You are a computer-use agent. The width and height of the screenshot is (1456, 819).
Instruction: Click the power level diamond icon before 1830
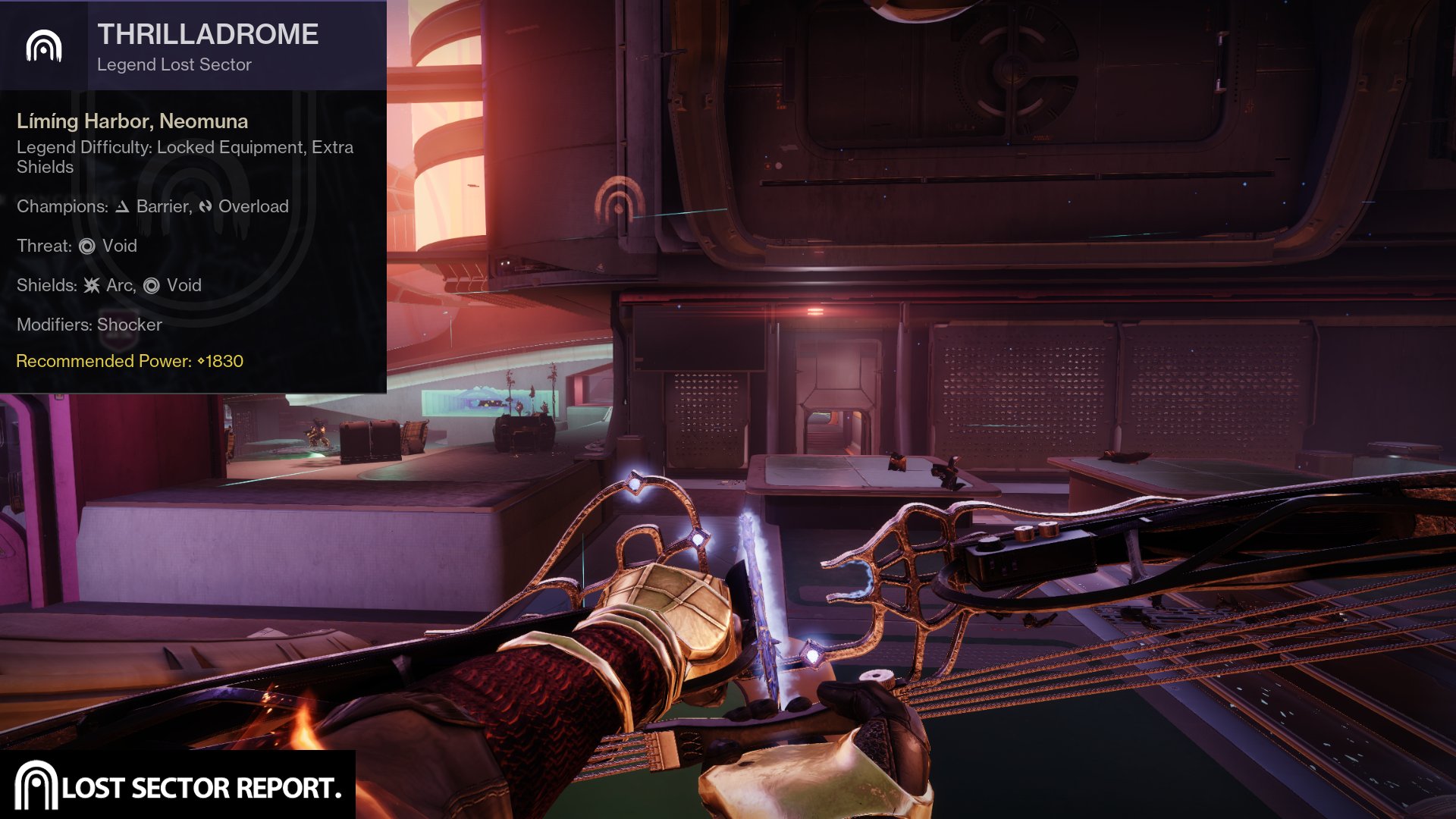coord(200,362)
